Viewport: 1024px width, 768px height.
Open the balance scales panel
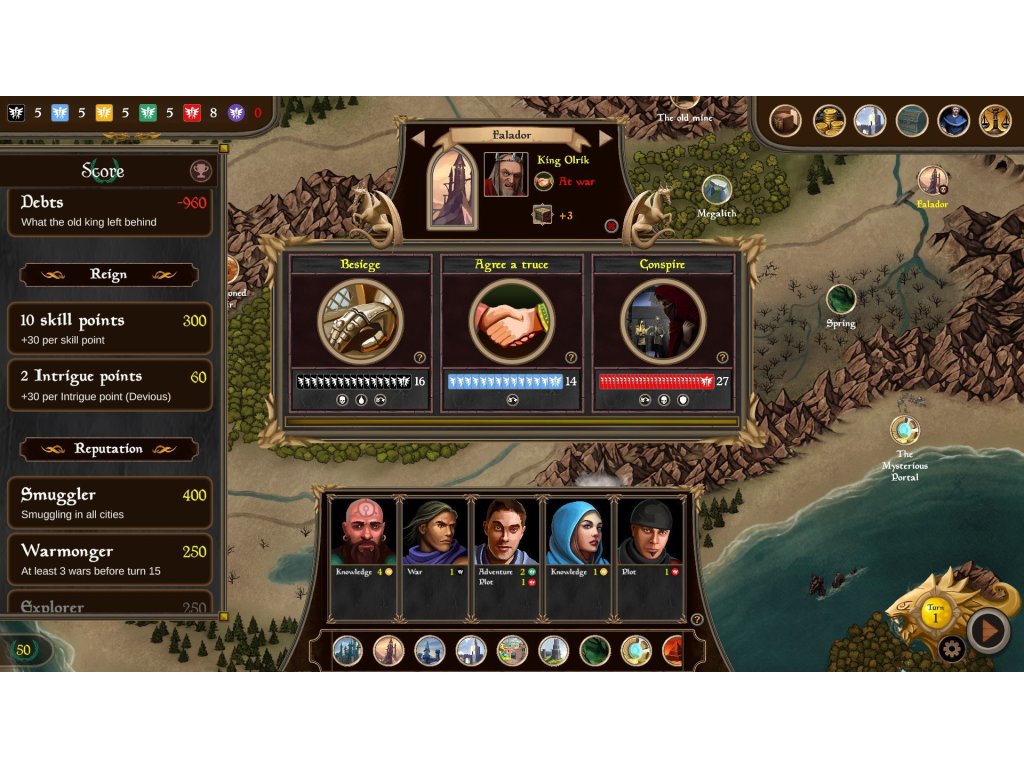[995, 121]
